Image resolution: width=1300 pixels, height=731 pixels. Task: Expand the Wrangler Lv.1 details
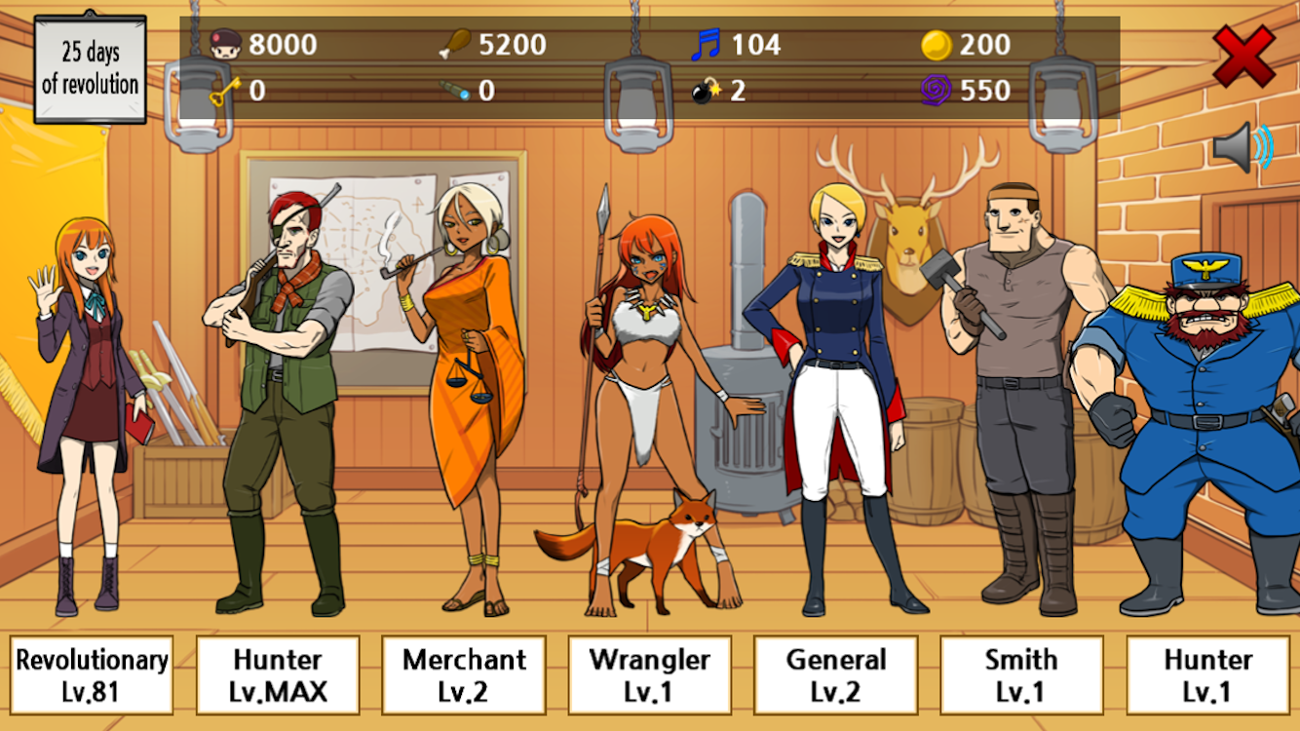[x=650, y=674]
